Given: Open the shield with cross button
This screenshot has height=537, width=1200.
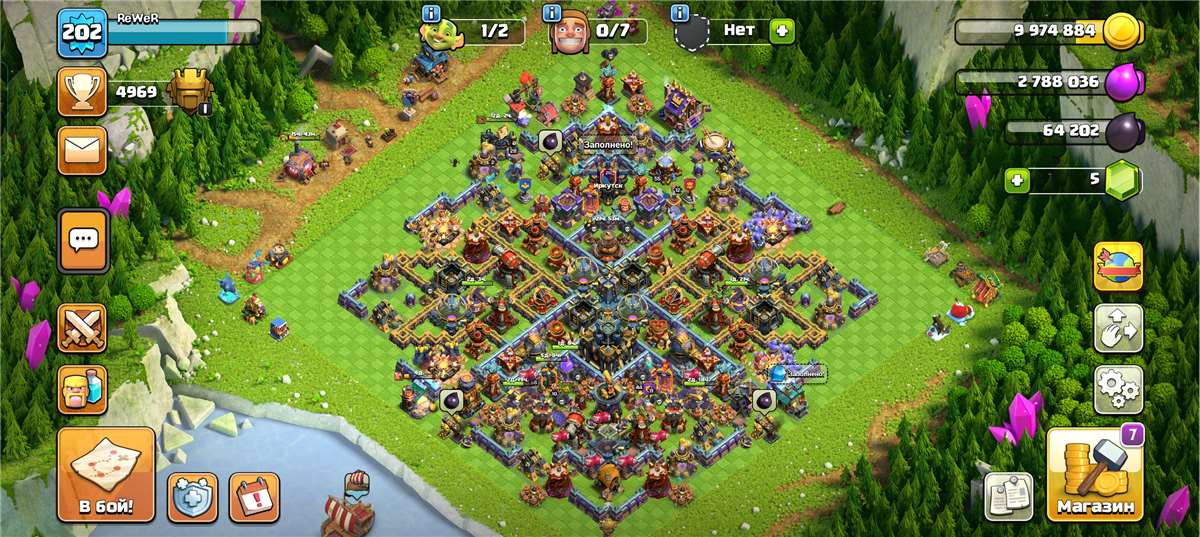Looking at the screenshot, I should 192,497.
